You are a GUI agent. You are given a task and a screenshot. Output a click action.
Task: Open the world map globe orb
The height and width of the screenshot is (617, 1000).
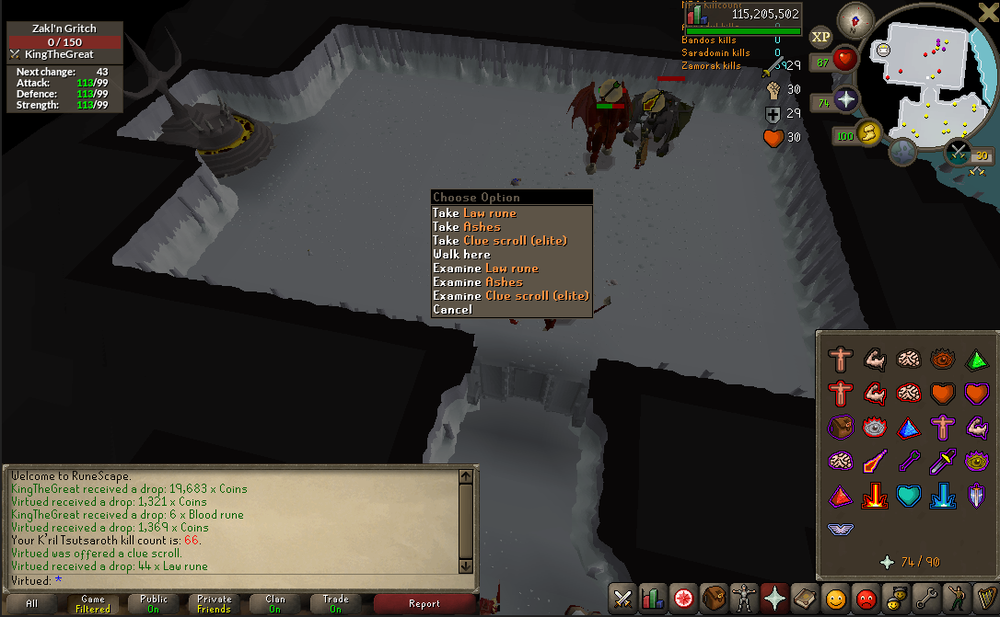(x=903, y=152)
